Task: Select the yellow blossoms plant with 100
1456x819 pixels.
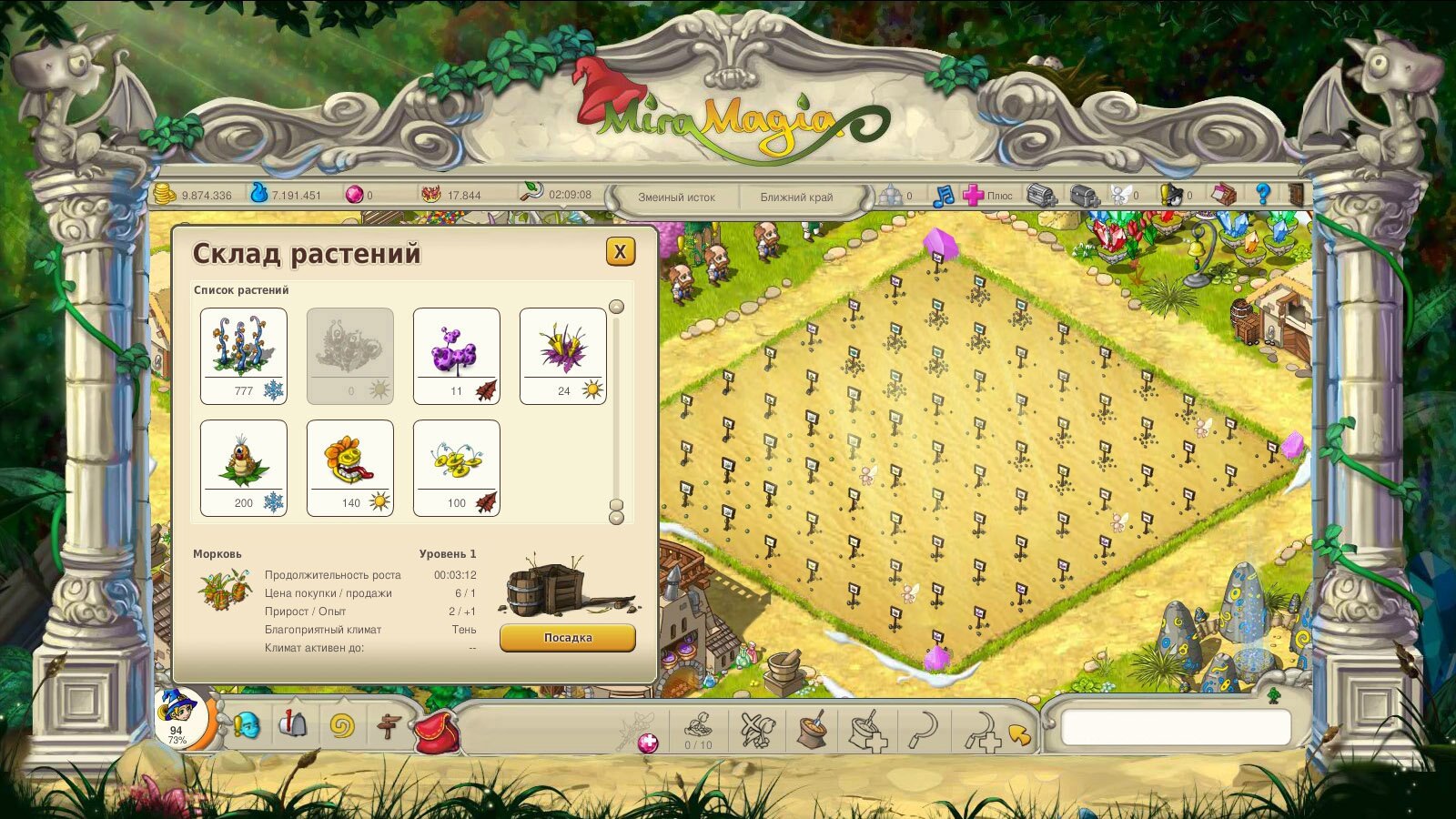Action: coord(456,467)
